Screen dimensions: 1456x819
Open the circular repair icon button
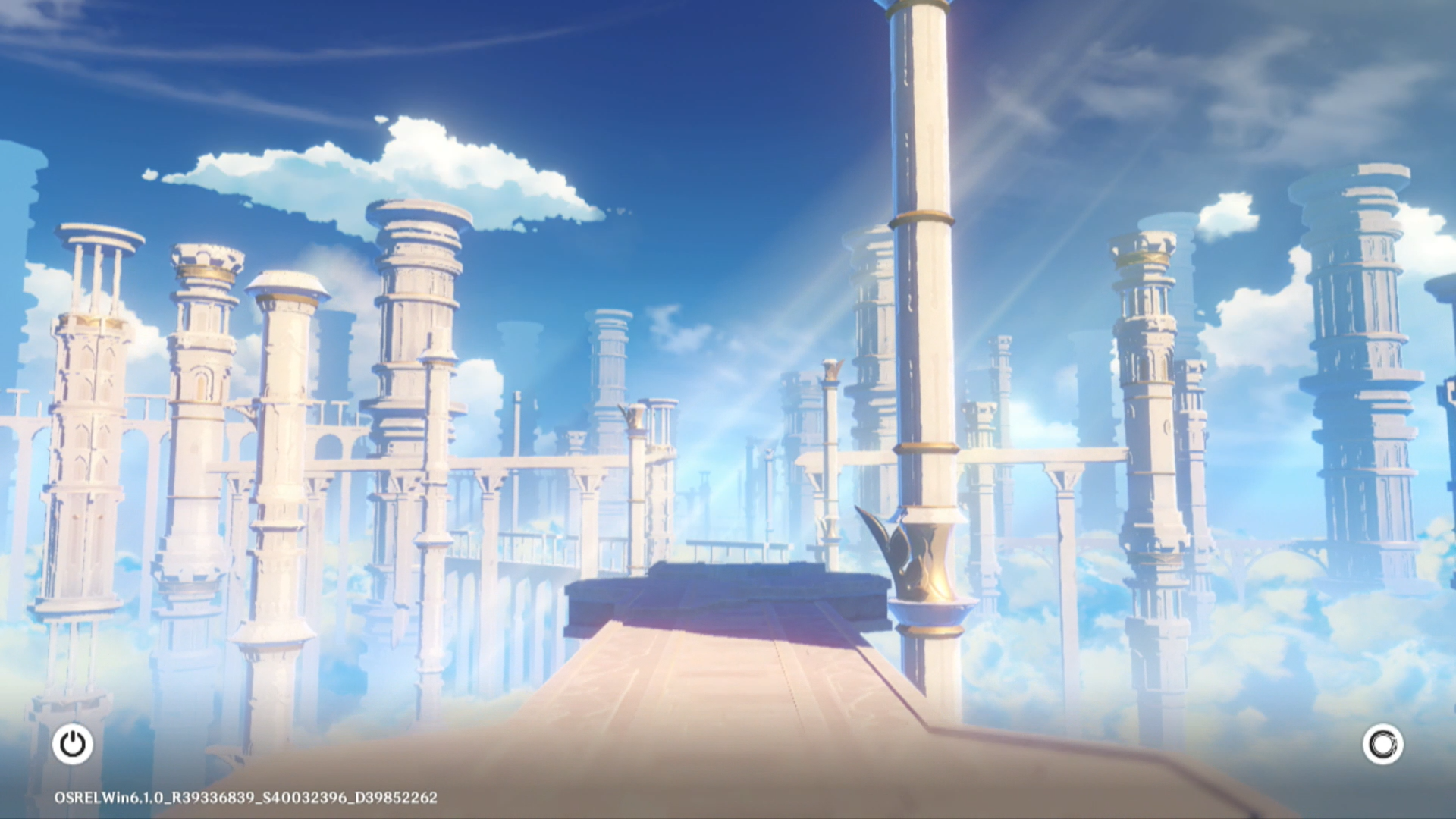1382,744
